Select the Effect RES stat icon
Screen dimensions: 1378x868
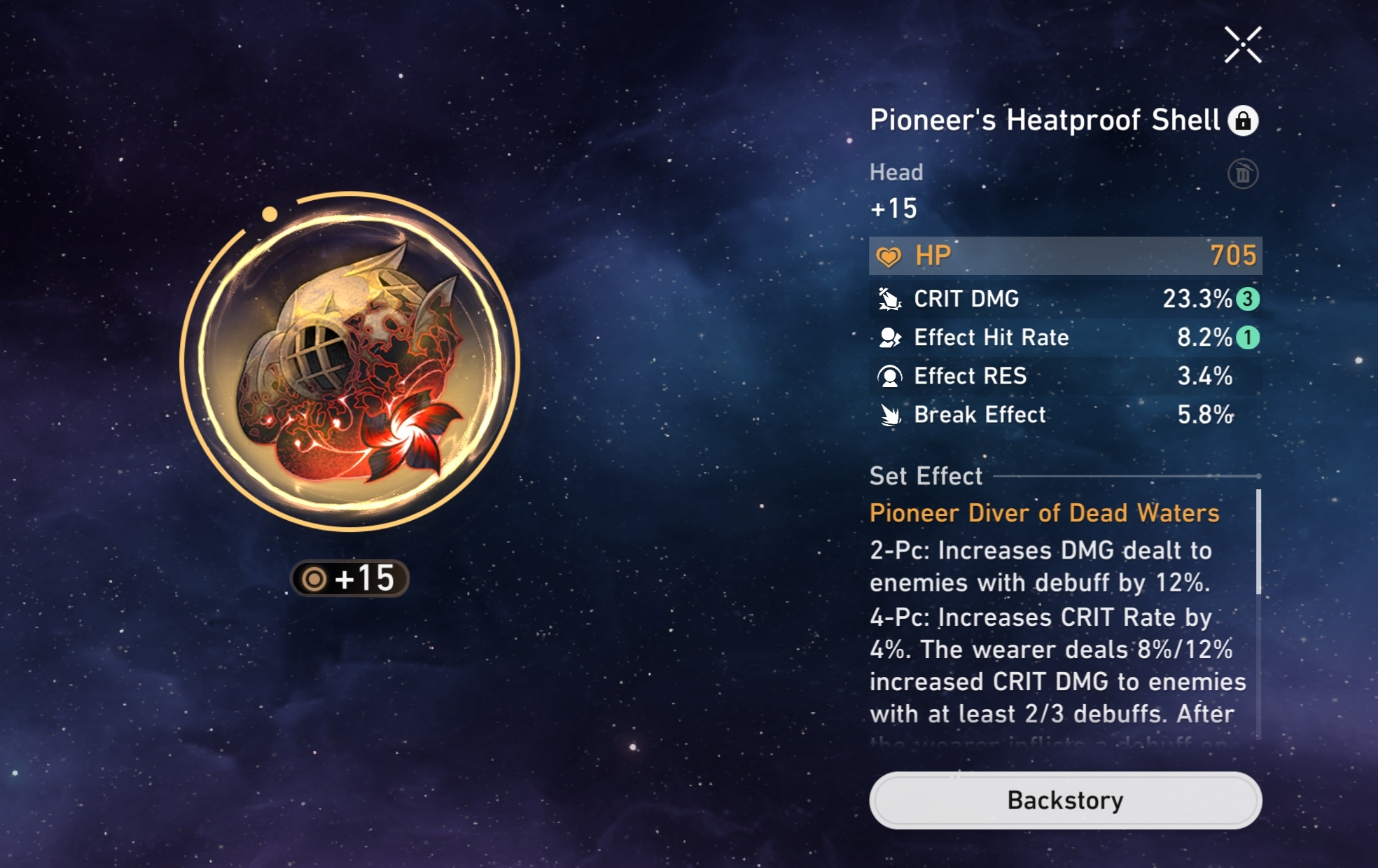tap(889, 376)
